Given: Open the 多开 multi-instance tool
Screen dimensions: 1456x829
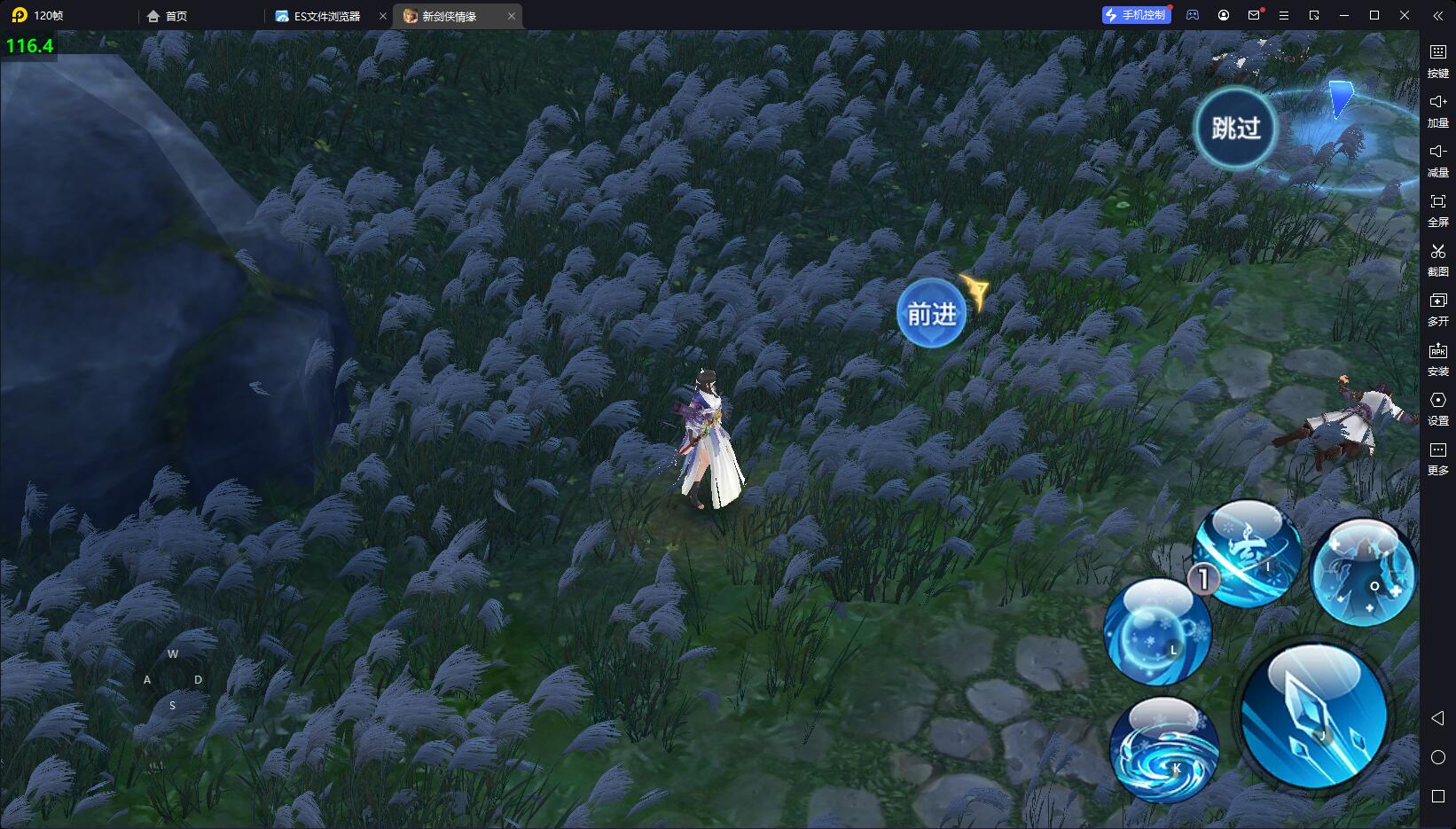Looking at the screenshot, I should coord(1437,309).
